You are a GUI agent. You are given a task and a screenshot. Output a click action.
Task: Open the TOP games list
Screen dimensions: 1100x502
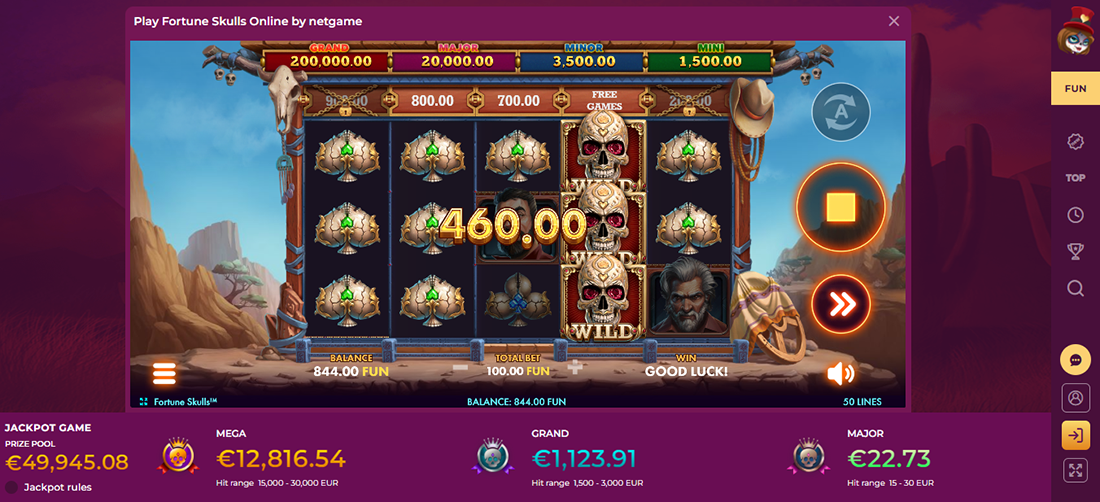(1075, 178)
